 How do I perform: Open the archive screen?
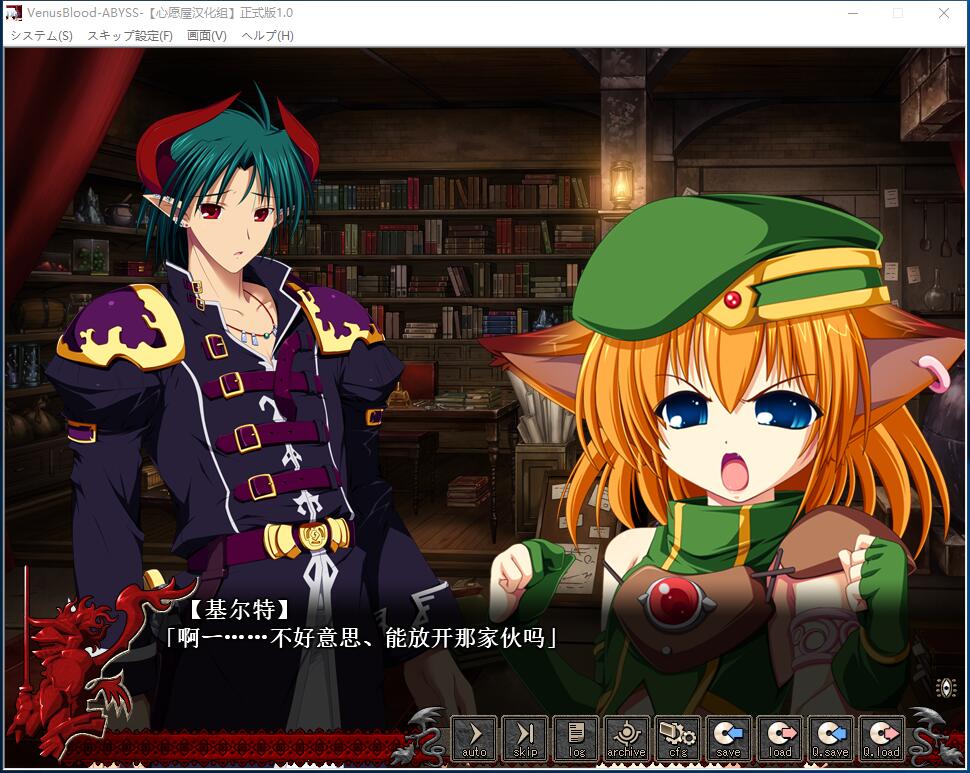point(627,738)
